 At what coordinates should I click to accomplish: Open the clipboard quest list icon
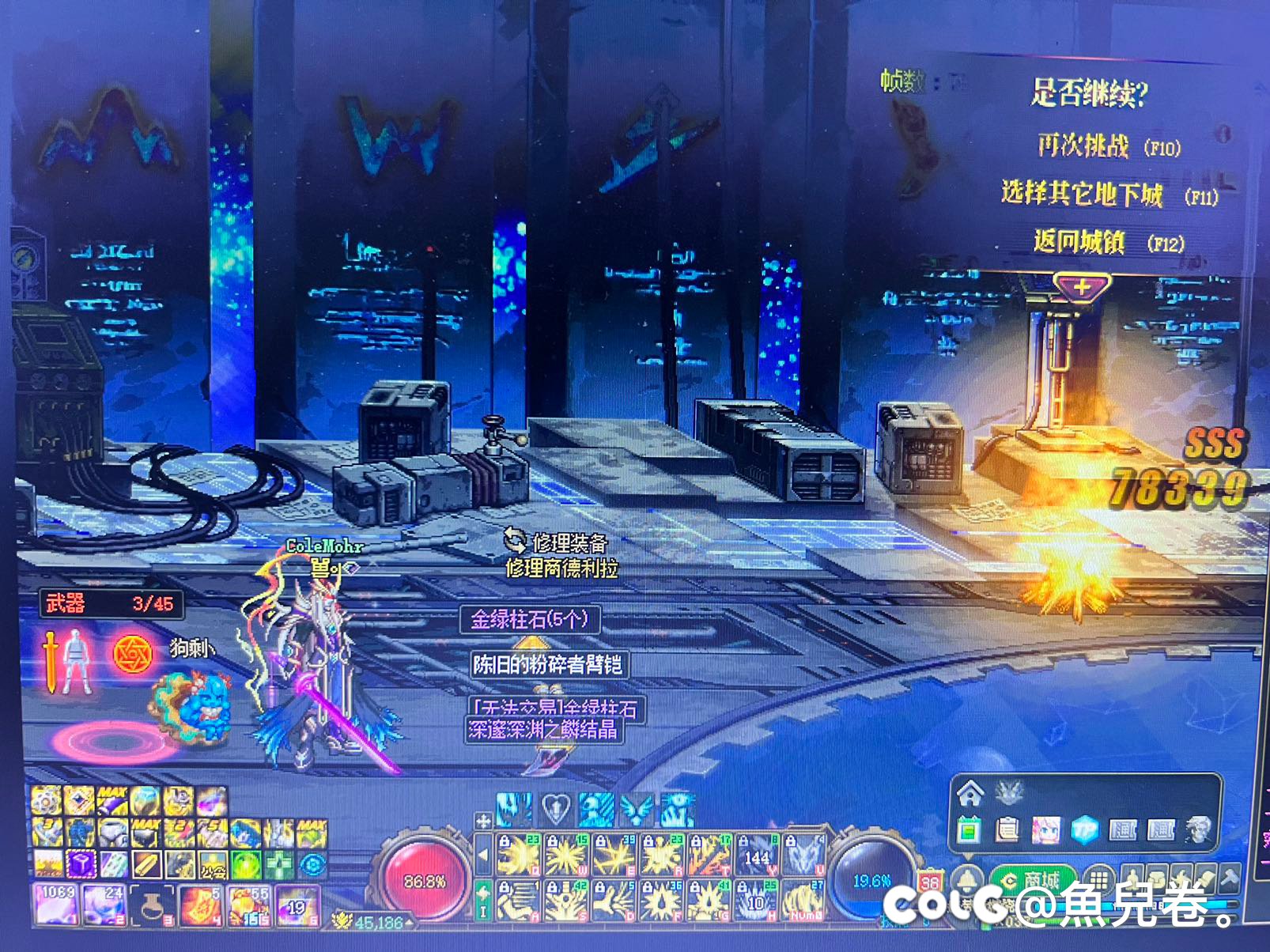click(x=1007, y=829)
